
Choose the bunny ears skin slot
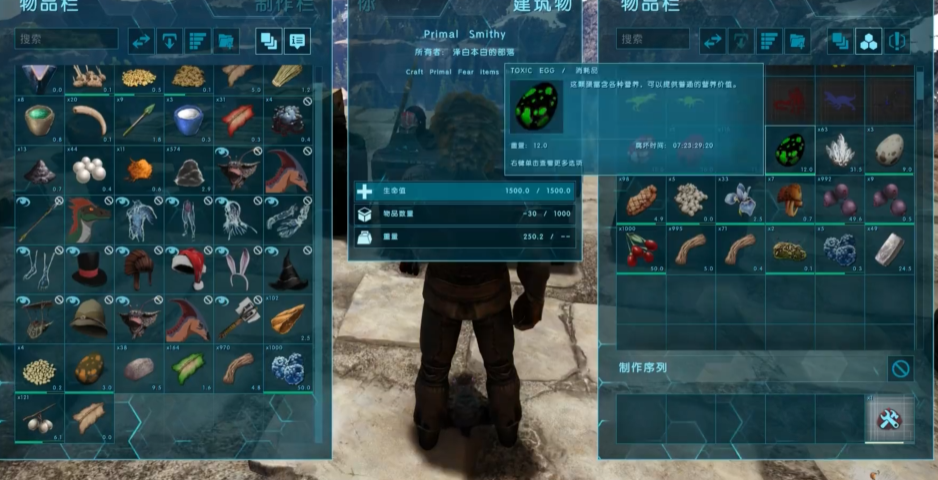point(236,269)
